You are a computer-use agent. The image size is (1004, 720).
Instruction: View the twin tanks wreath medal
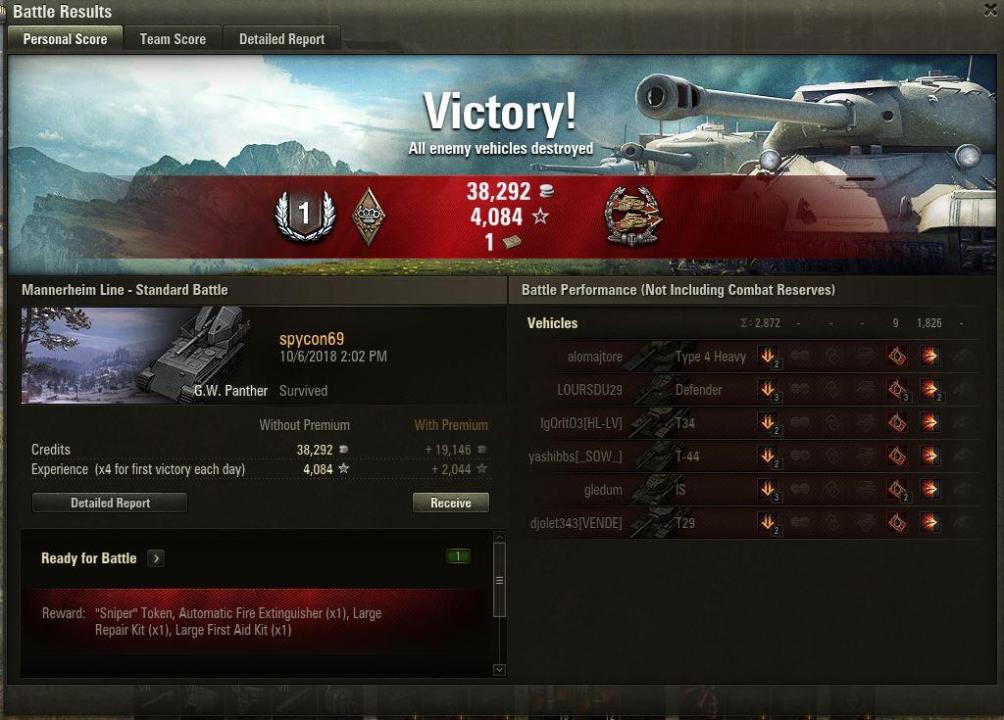pos(633,217)
